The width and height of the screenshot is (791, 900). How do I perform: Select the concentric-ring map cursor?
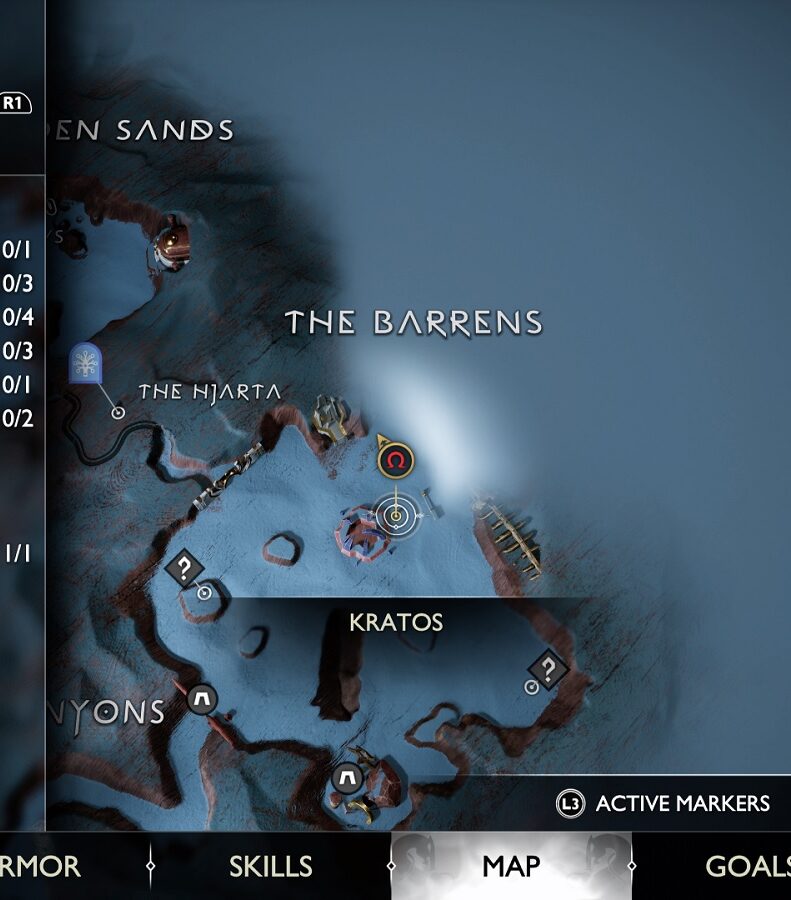pyautogui.click(x=396, y=516)
